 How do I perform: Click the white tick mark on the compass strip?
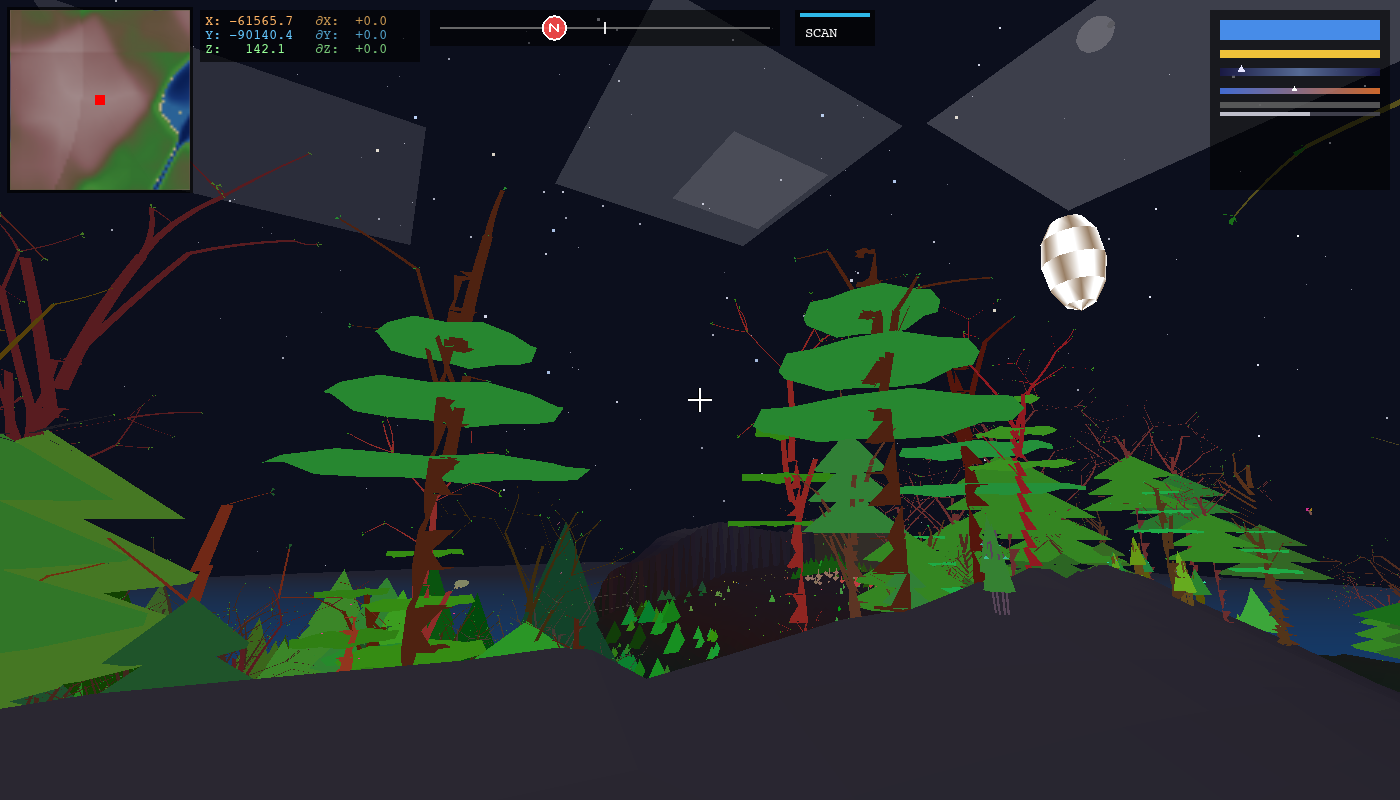point(606,28)
